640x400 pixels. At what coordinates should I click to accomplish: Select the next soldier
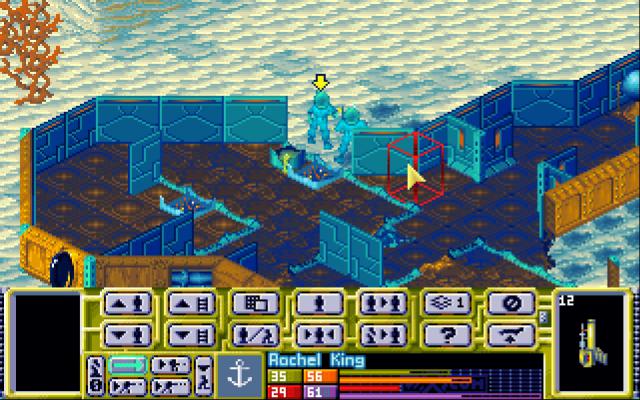(380, 304)
